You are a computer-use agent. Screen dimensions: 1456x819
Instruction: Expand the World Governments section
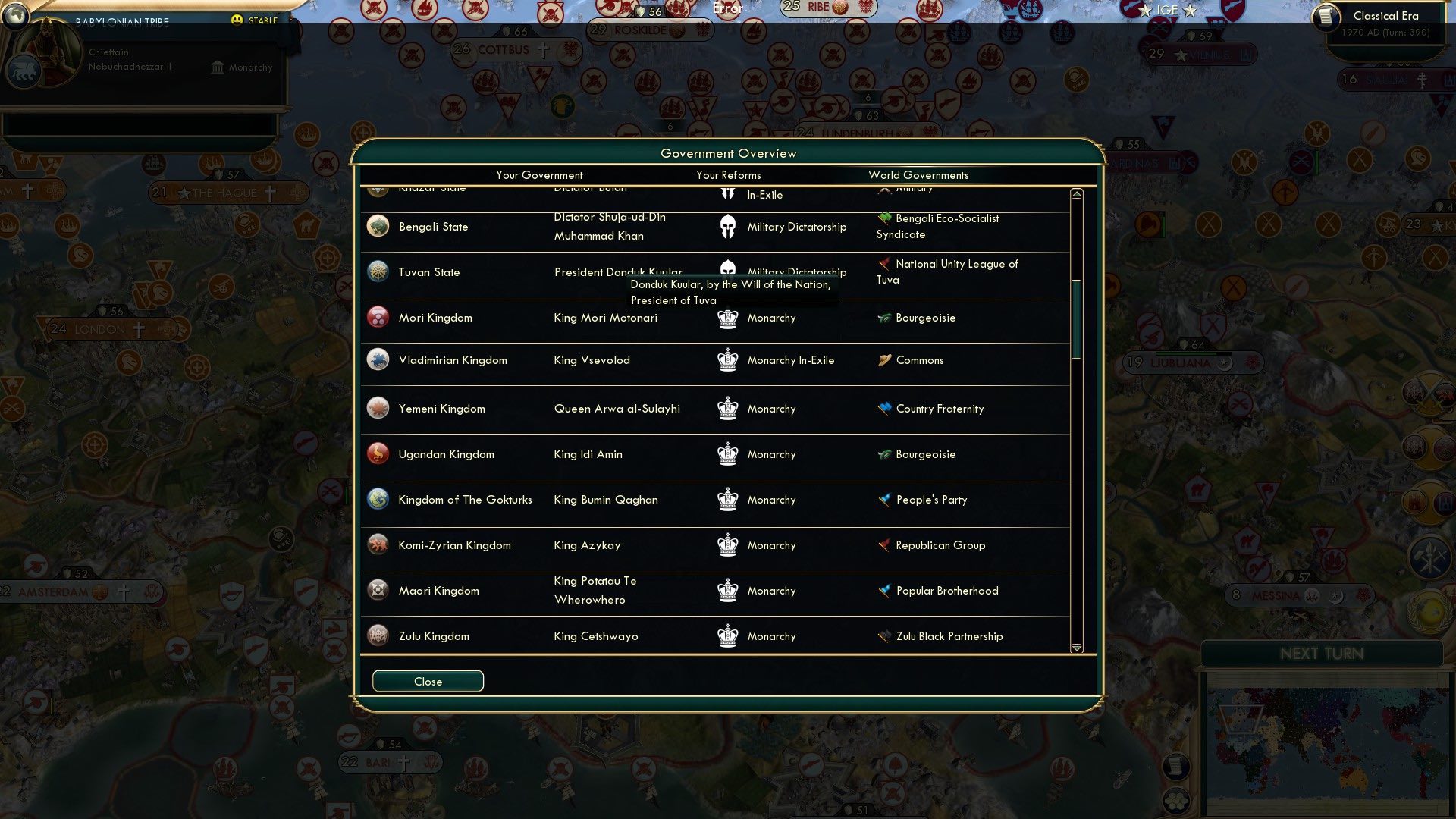point(918,175)
